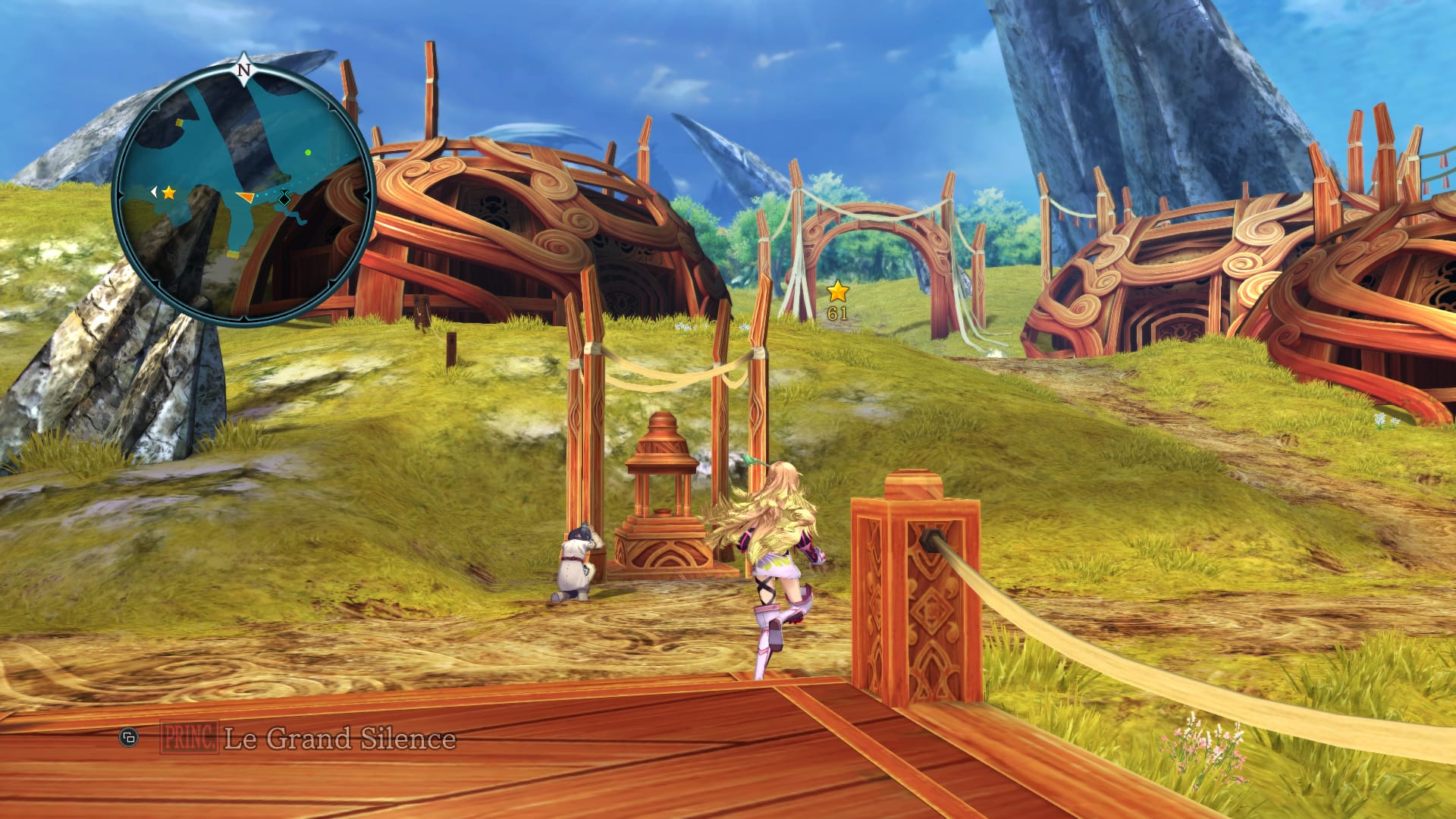Viewport: 1456px width, 819px height.
Task: Select the black potion marker on the minimap
Action: point(284,199)
